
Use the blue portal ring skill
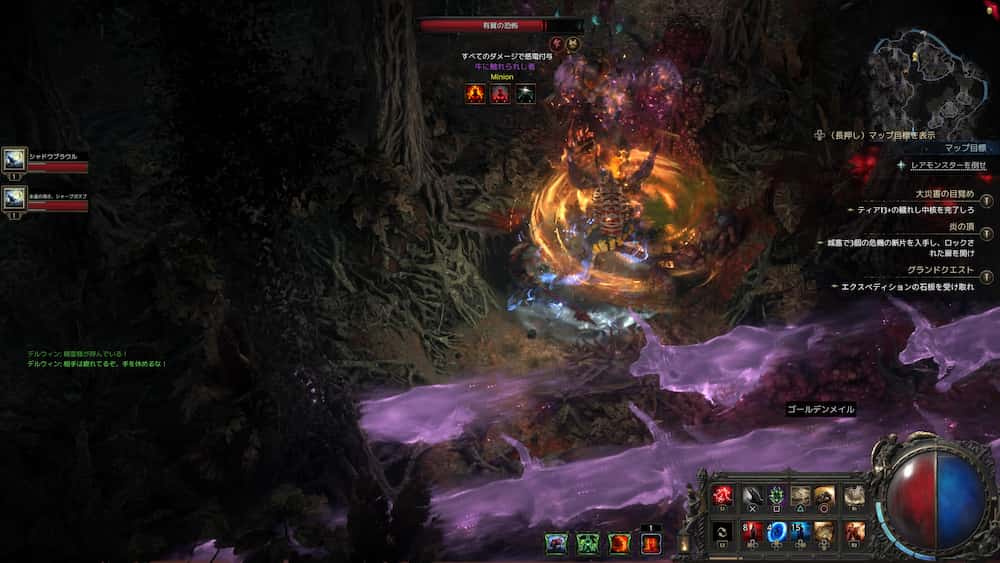click(x=776, y=530)
